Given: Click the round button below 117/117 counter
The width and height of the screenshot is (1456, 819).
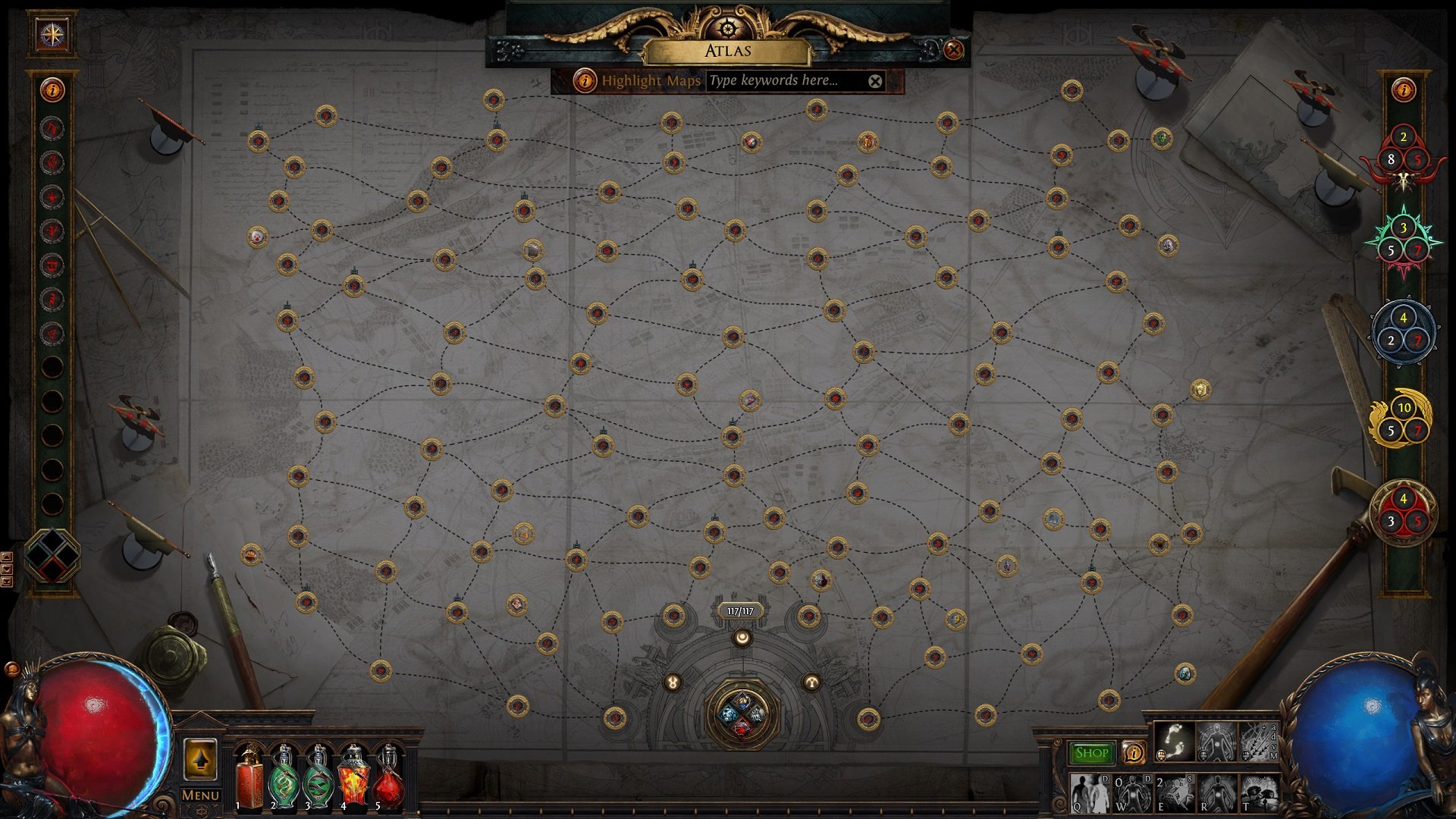Looking at the screenshot, I should tap(742, 638).
